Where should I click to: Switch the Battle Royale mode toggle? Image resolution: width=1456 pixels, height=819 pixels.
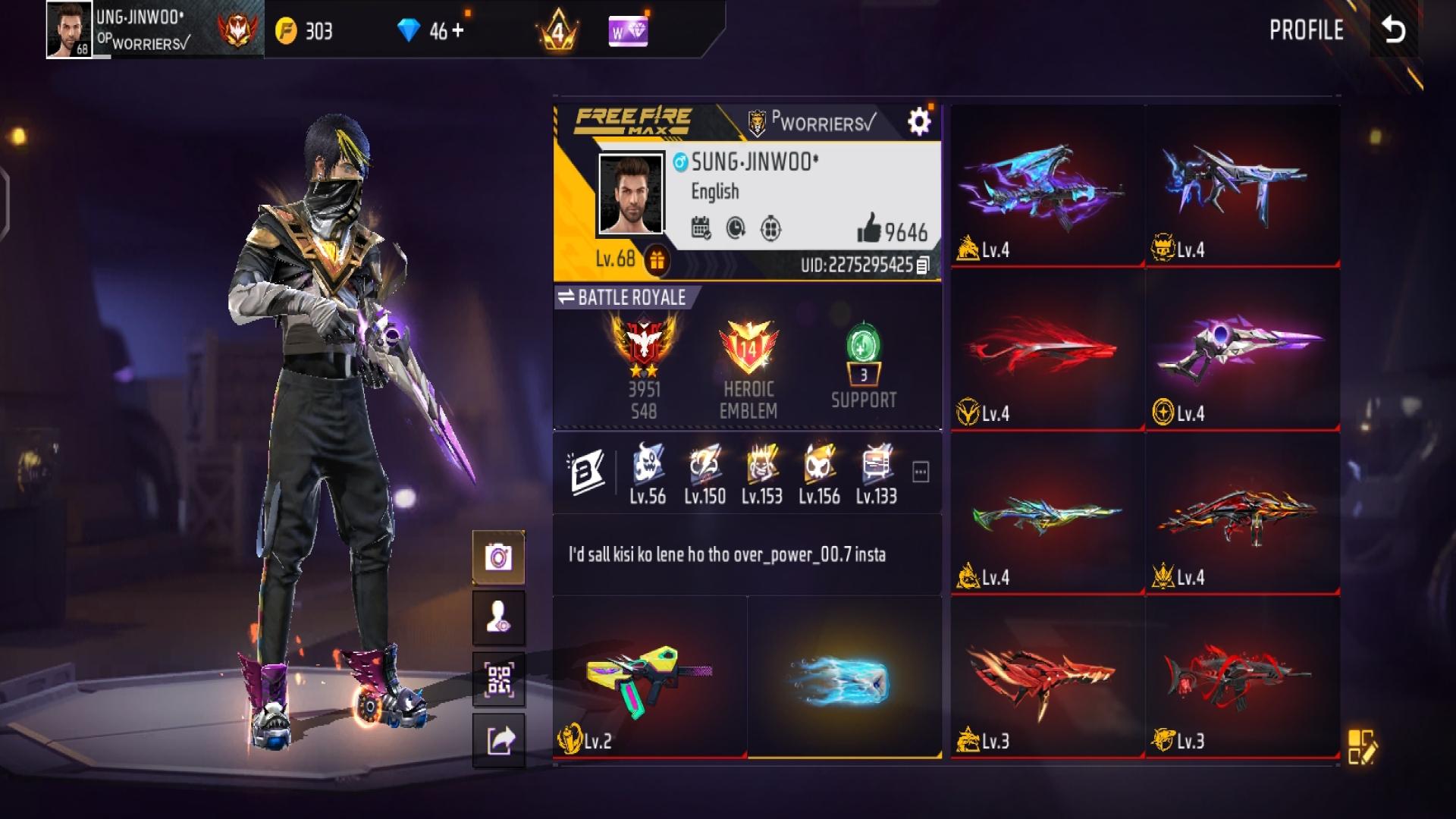point(566,297)
